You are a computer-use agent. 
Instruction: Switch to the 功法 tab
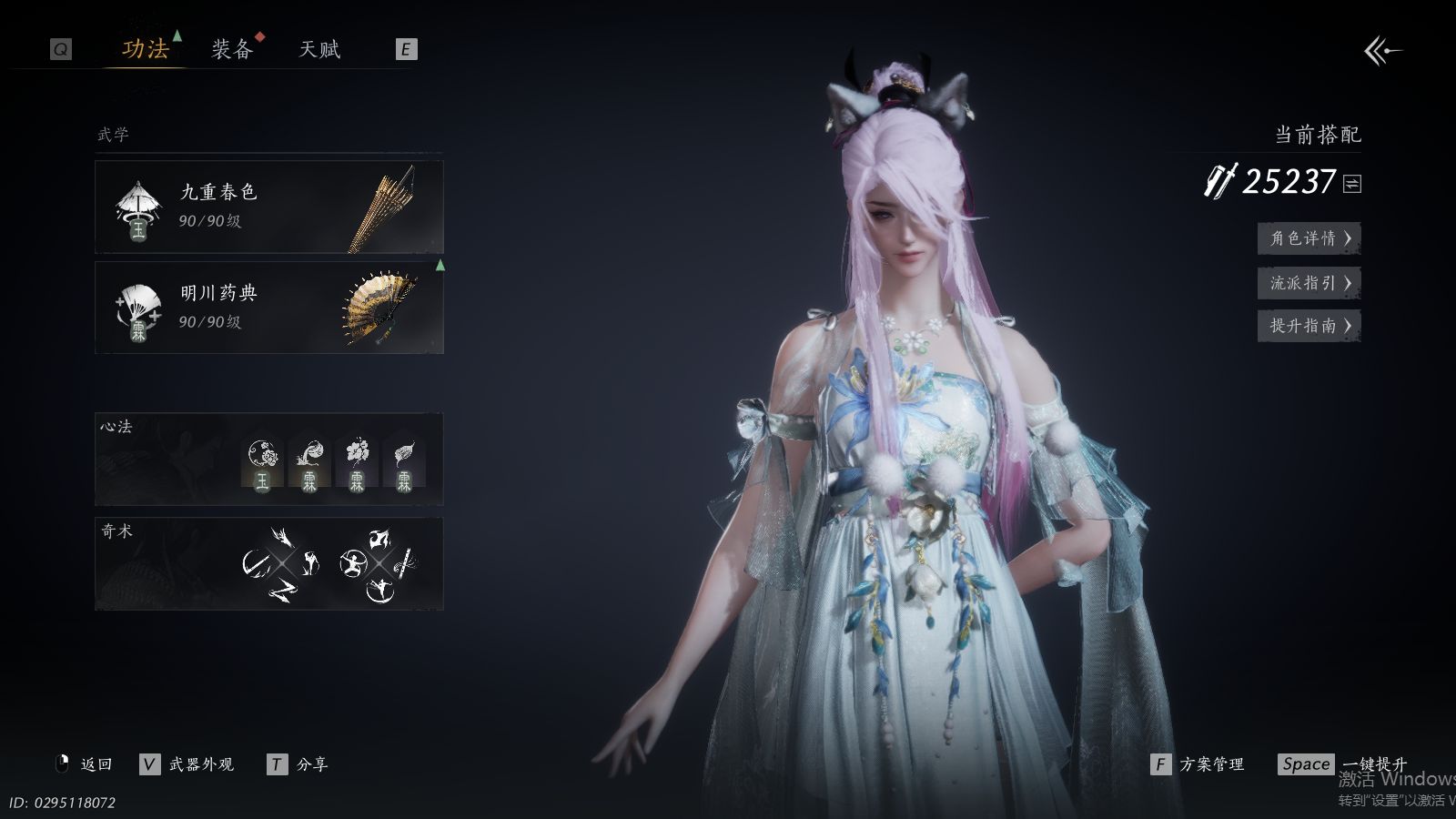(146, 49)
